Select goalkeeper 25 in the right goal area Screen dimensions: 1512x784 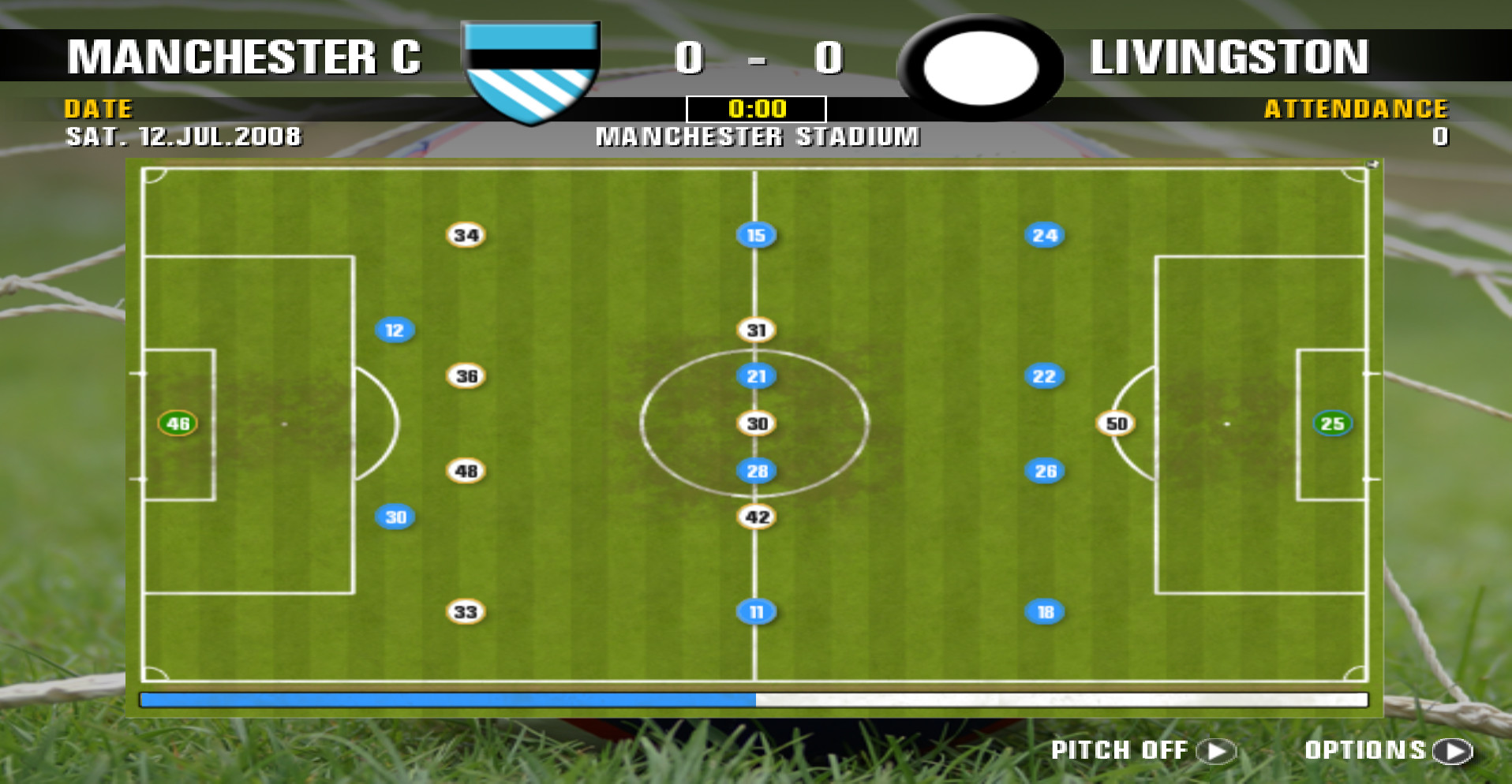[x=1334, y=423]
